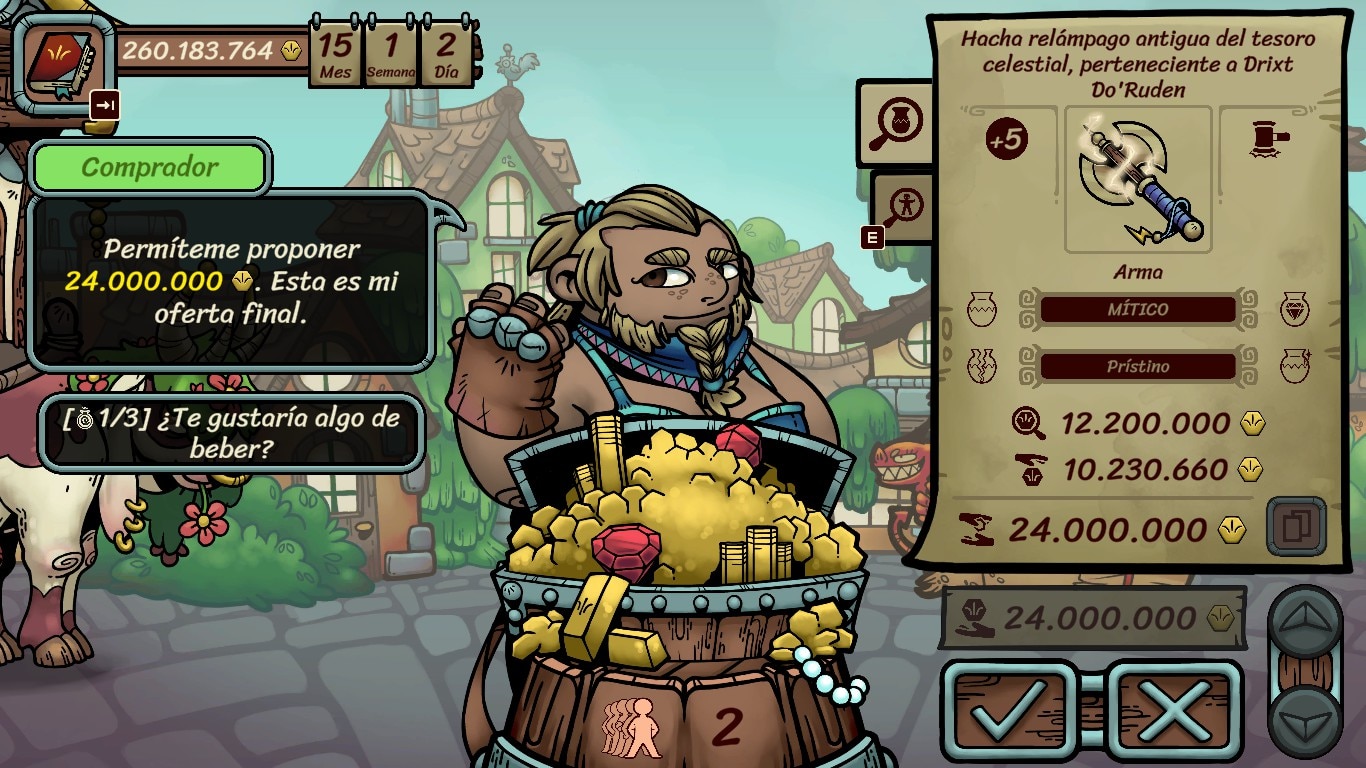The image size is (1366, 768).
Task: Click the auction gavel icon
Action: pyautogui.click(x=1269, y=142)
